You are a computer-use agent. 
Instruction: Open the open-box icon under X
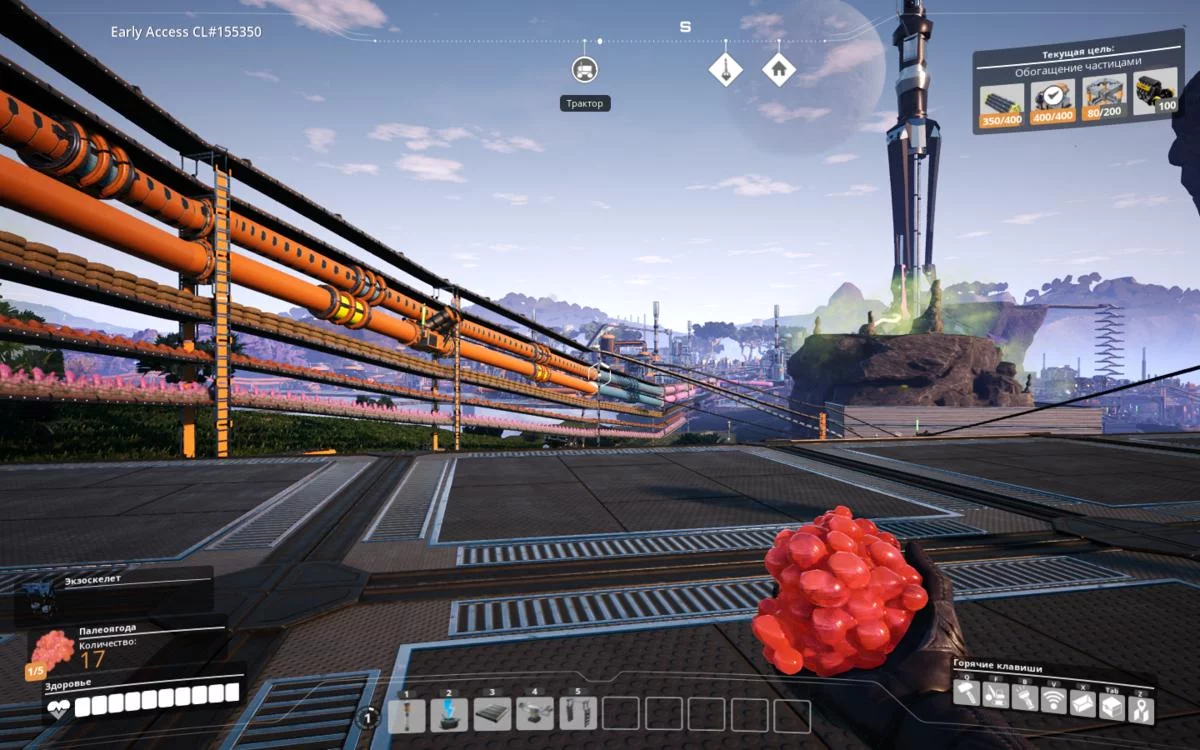[x=1083, y=703]
